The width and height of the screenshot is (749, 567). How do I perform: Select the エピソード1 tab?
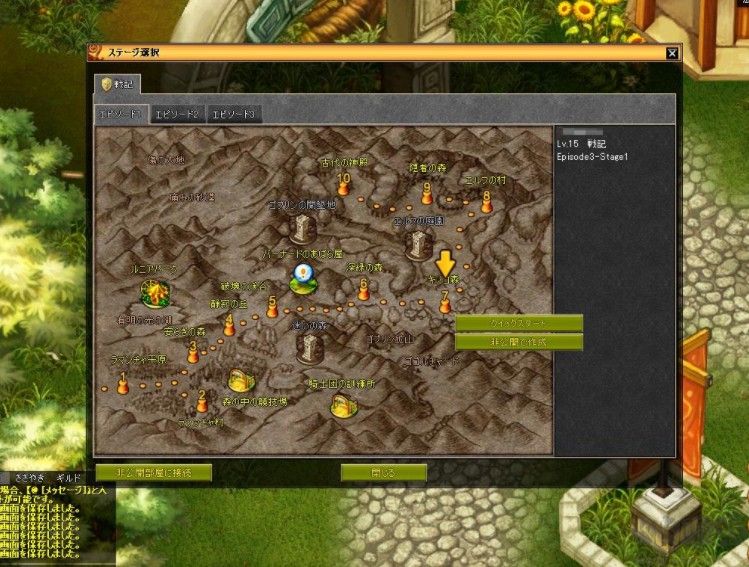[122, 114]
